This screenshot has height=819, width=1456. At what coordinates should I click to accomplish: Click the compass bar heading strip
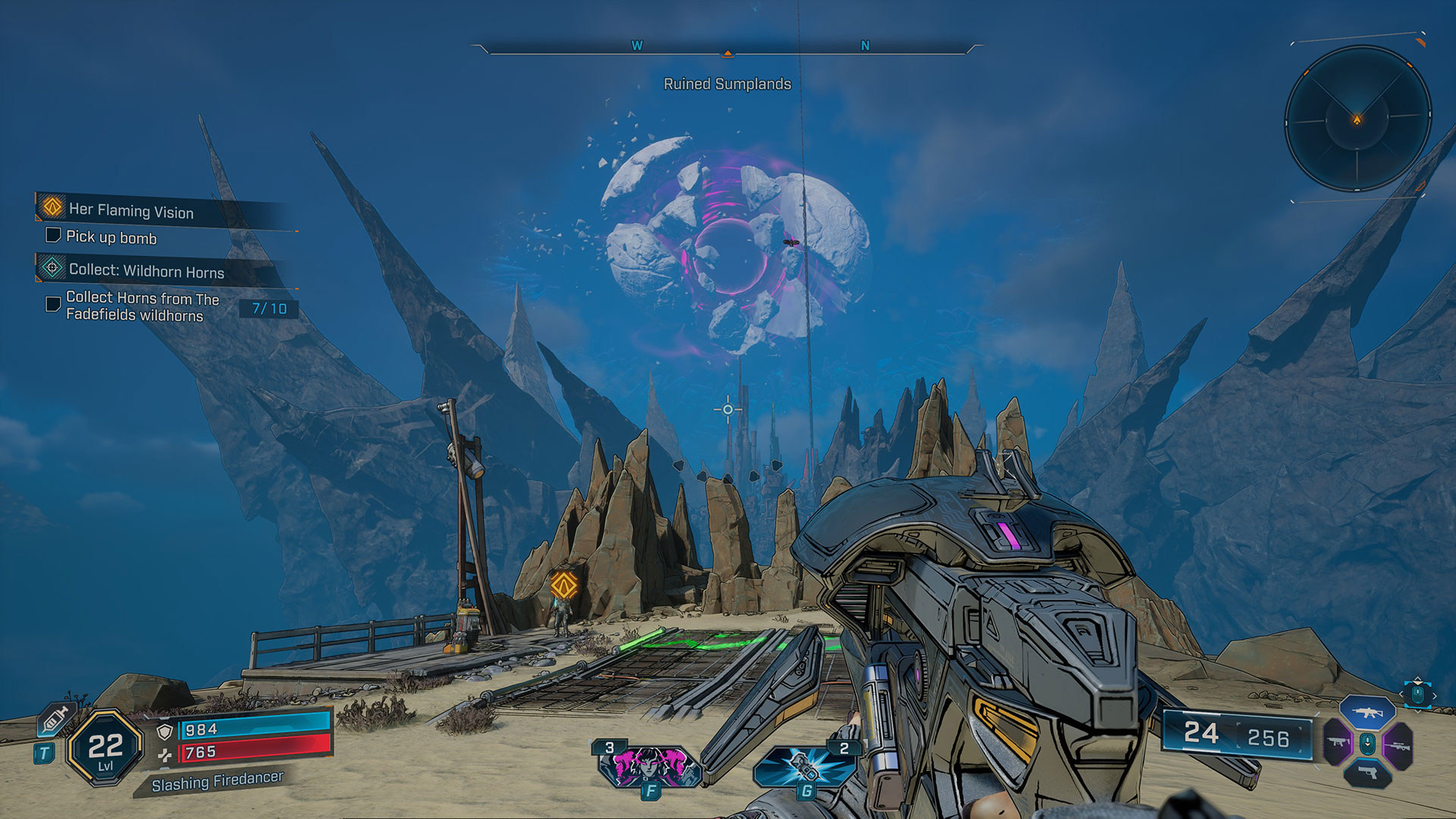(727, 48)
